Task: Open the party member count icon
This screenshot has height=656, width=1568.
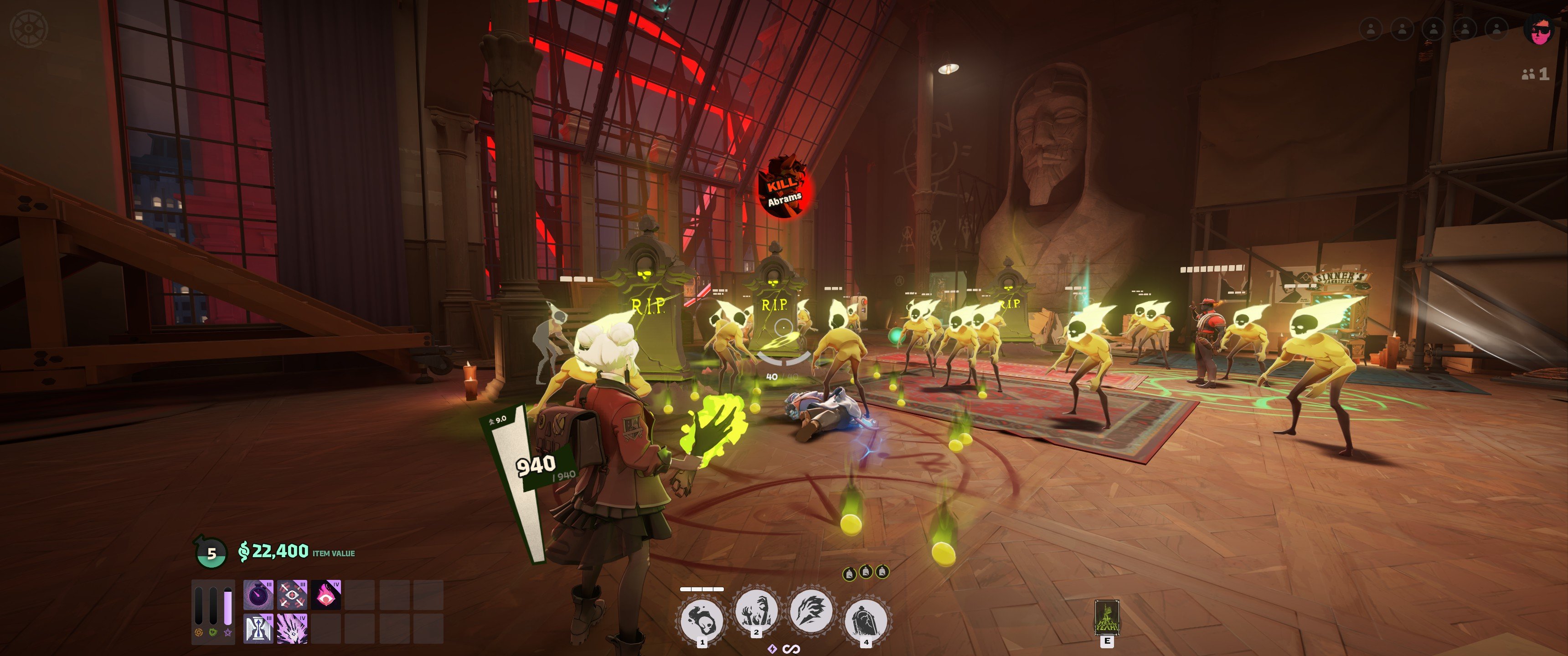Action: point(1535,74)
